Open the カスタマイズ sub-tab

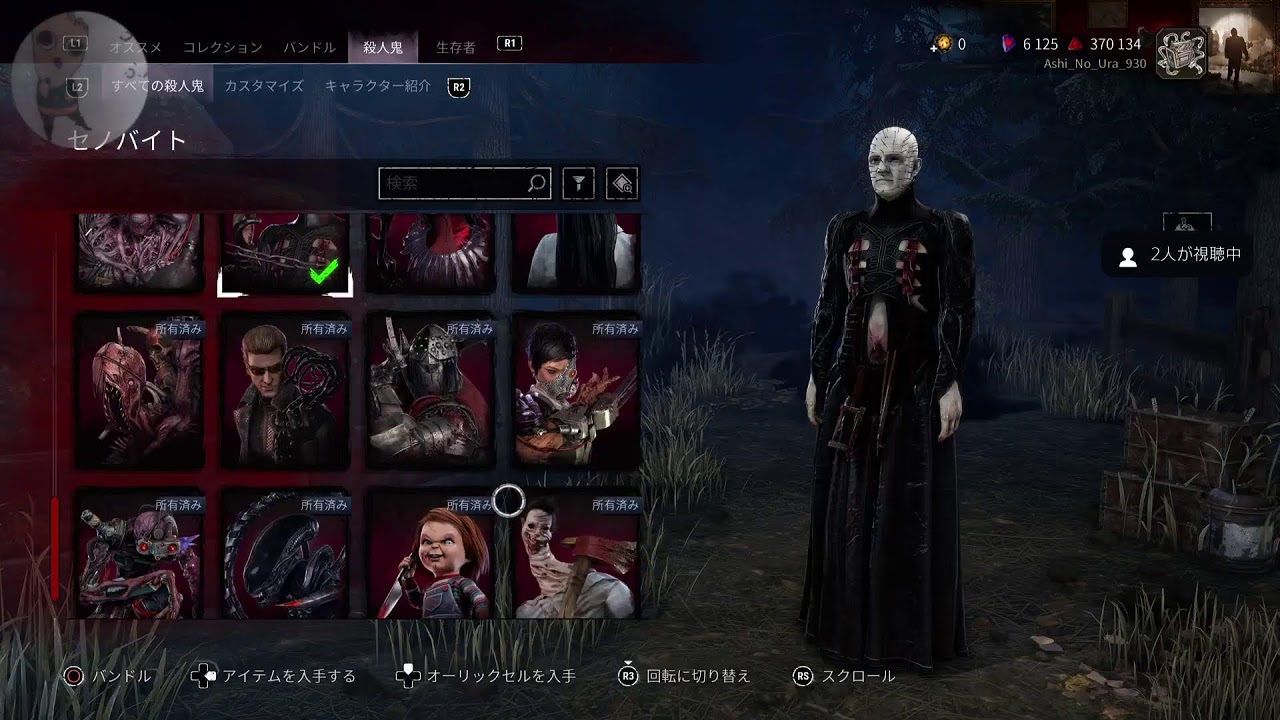click(264, 86)
